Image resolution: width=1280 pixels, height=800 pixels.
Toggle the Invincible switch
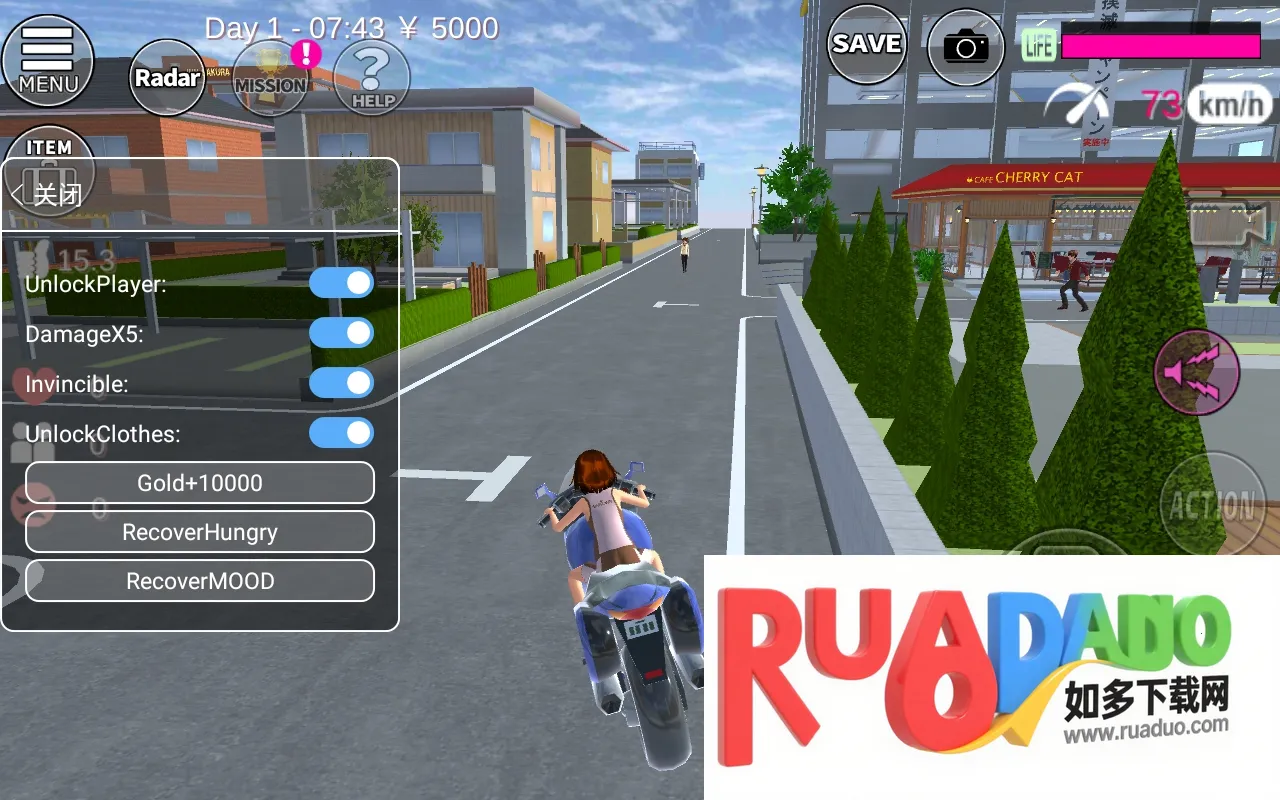tap(341, 383)
